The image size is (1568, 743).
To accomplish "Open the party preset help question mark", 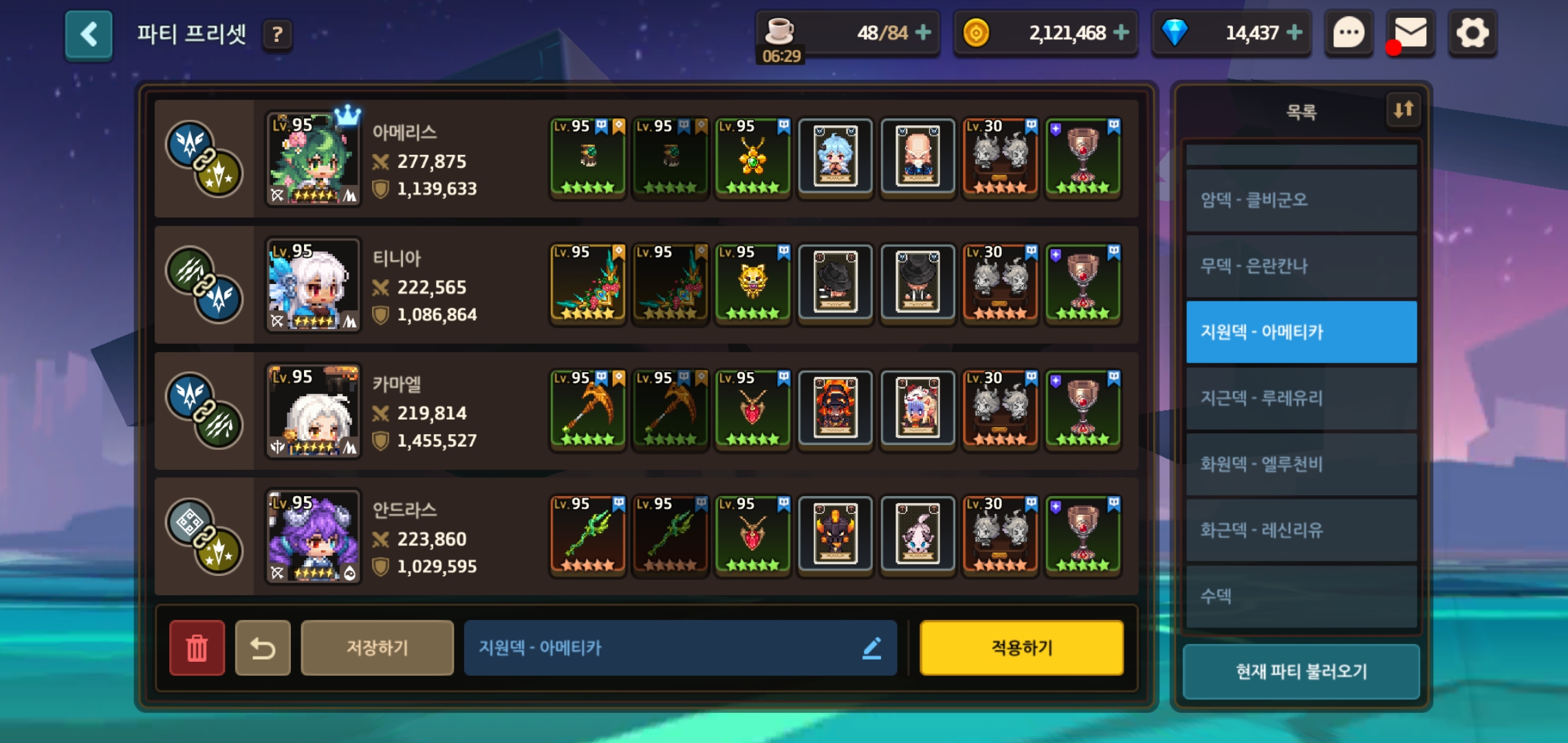I will click(277, 34).
